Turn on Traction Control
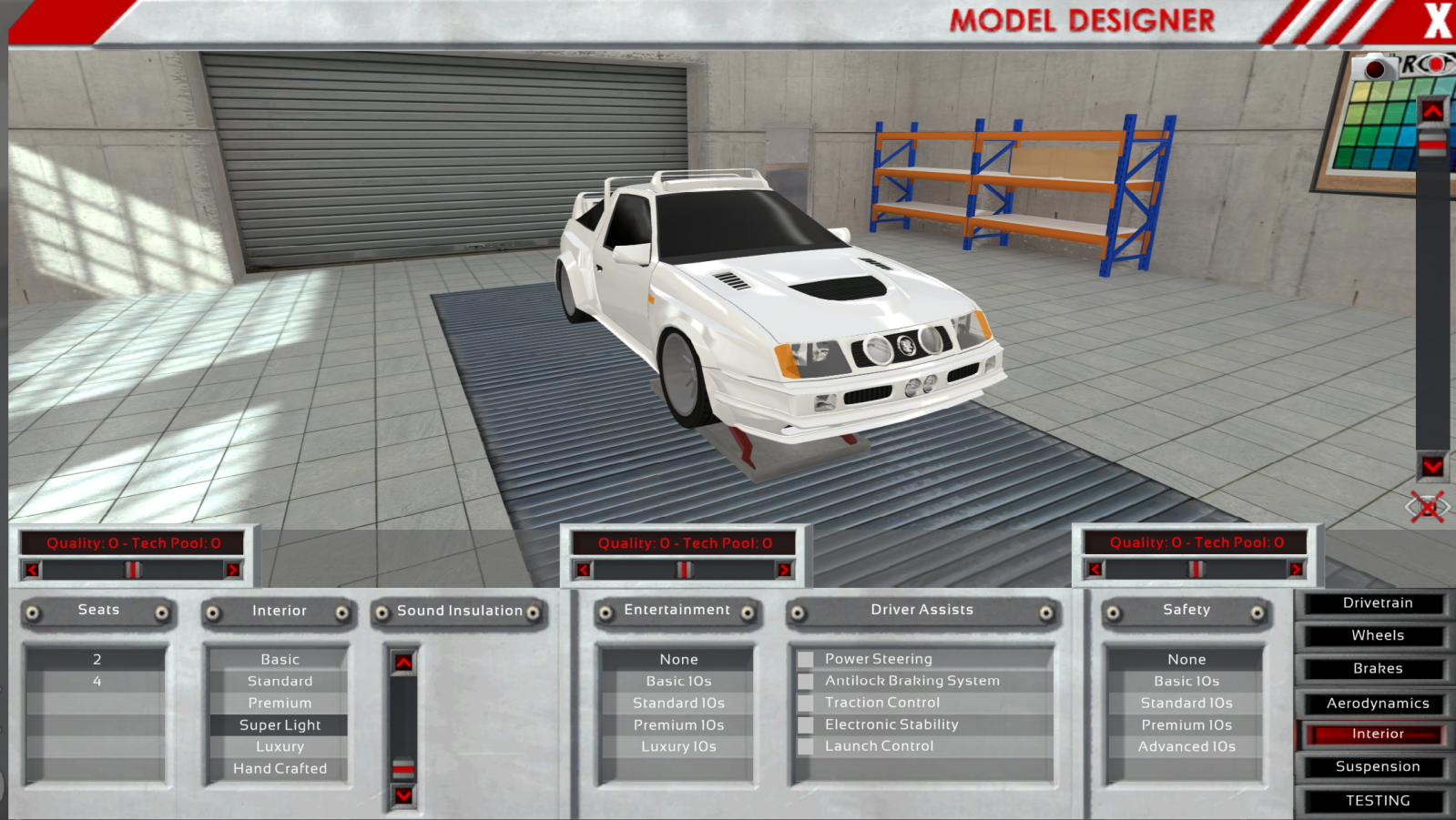The image size is (1456, 820). pos(806,703)
